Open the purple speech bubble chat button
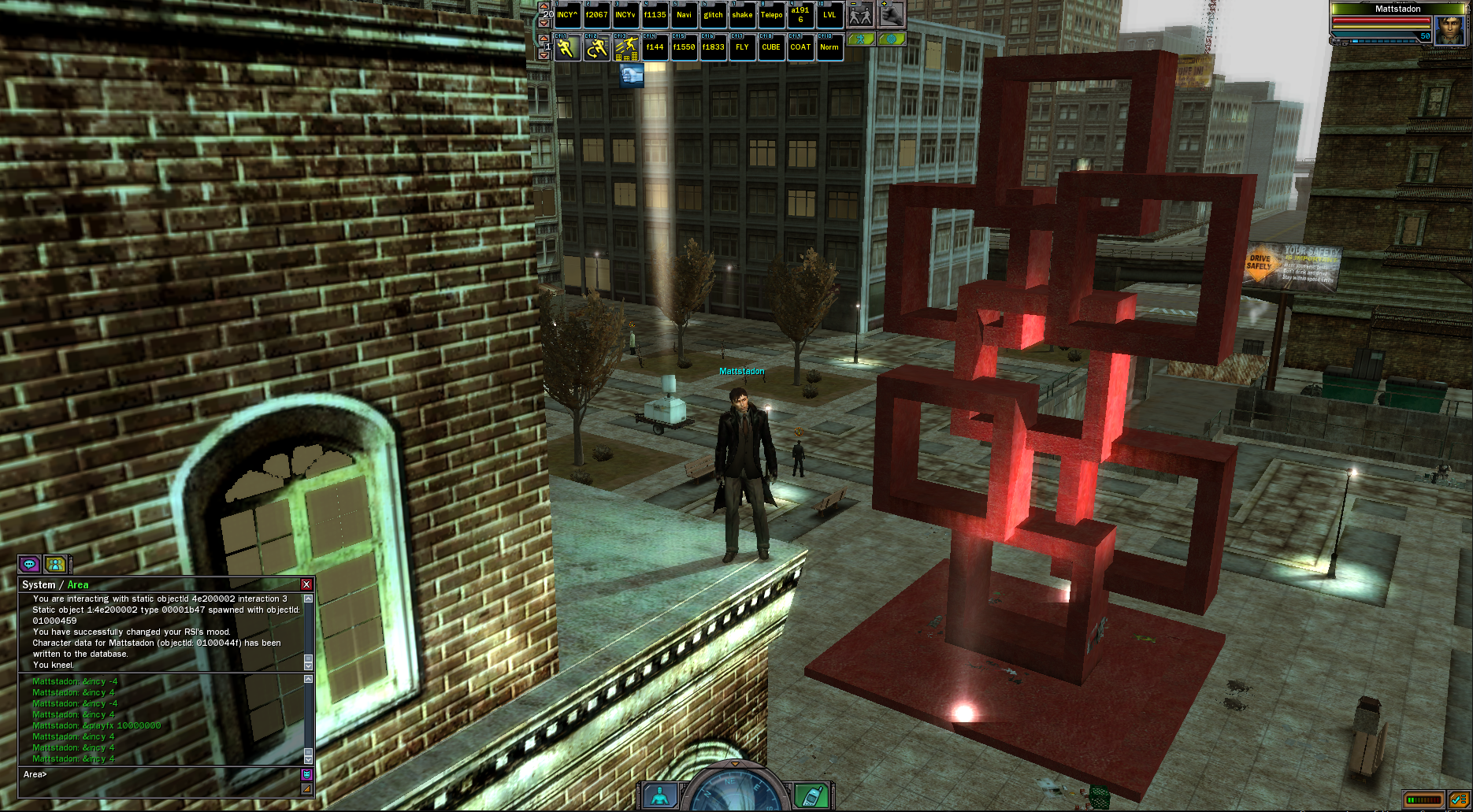This screenshot has height=812, width=1473. tap(30, 564)
